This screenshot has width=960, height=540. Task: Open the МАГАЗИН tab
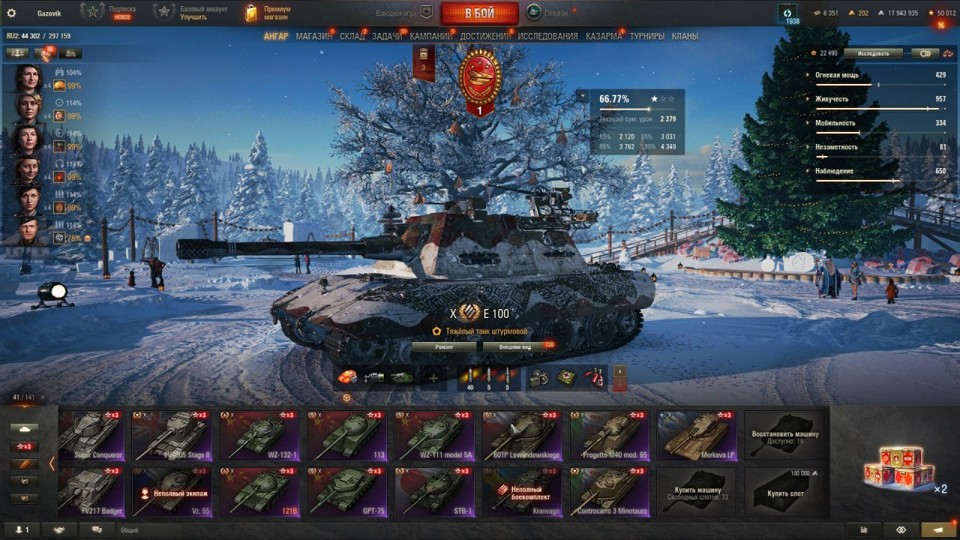tap(314, 36)
